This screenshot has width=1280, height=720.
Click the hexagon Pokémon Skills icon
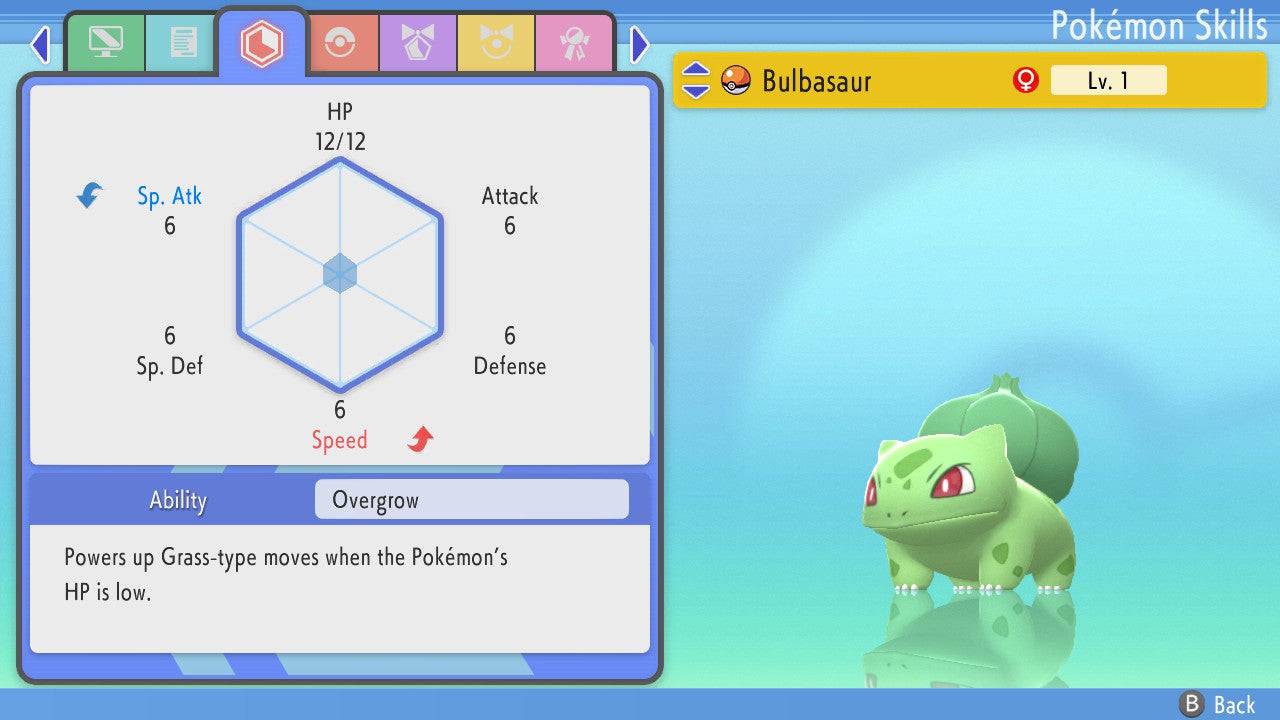click(262, 42)
